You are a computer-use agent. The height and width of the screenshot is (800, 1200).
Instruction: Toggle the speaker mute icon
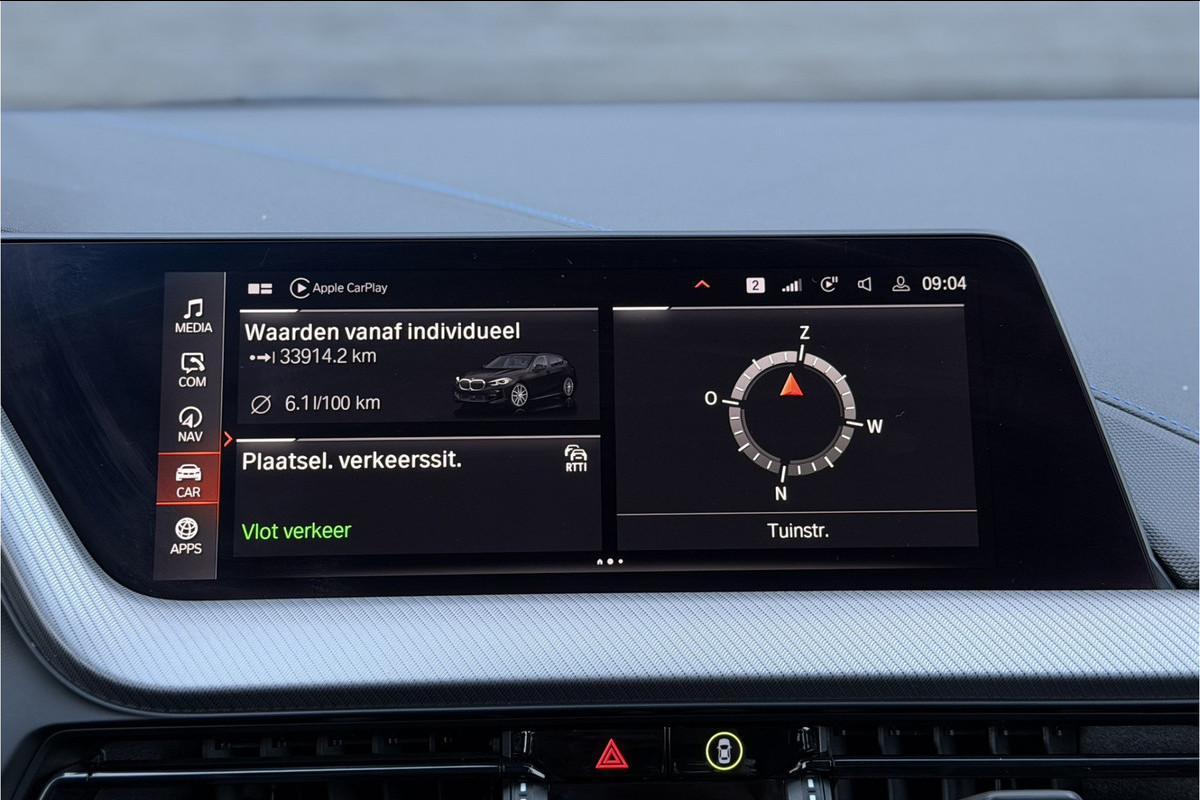click(x=865, y=285)
